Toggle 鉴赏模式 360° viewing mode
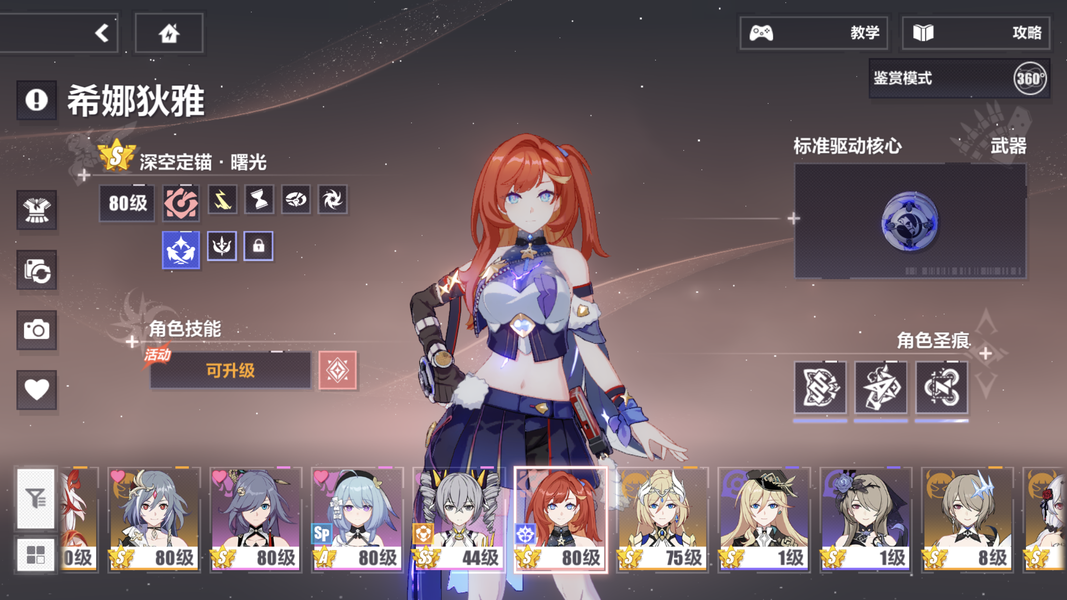Screen dimensions: 1067x600 (958, 78)
